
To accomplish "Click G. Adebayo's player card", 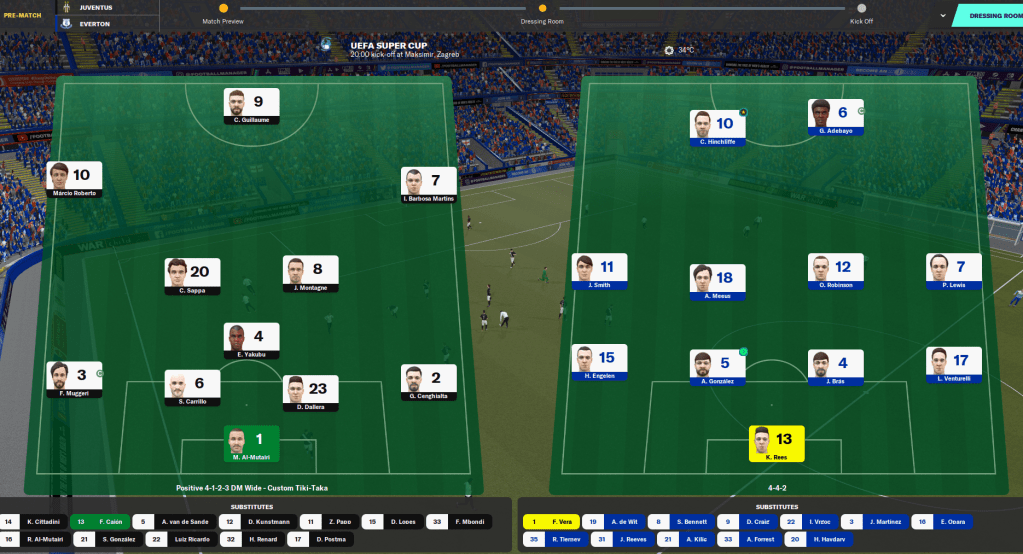I will pyautogui.click(x=835, y=117).
